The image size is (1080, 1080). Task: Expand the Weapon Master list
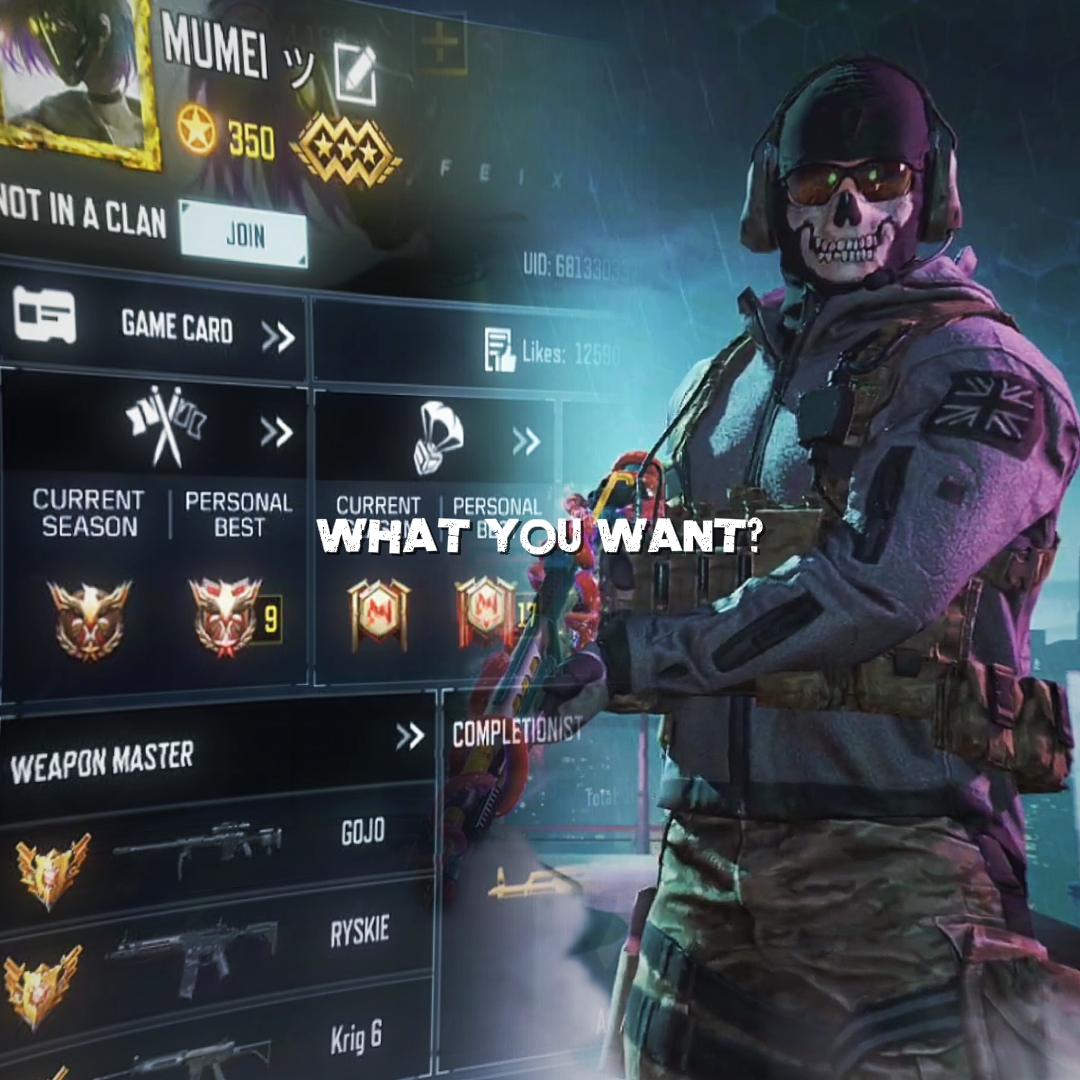click(409, 737)
